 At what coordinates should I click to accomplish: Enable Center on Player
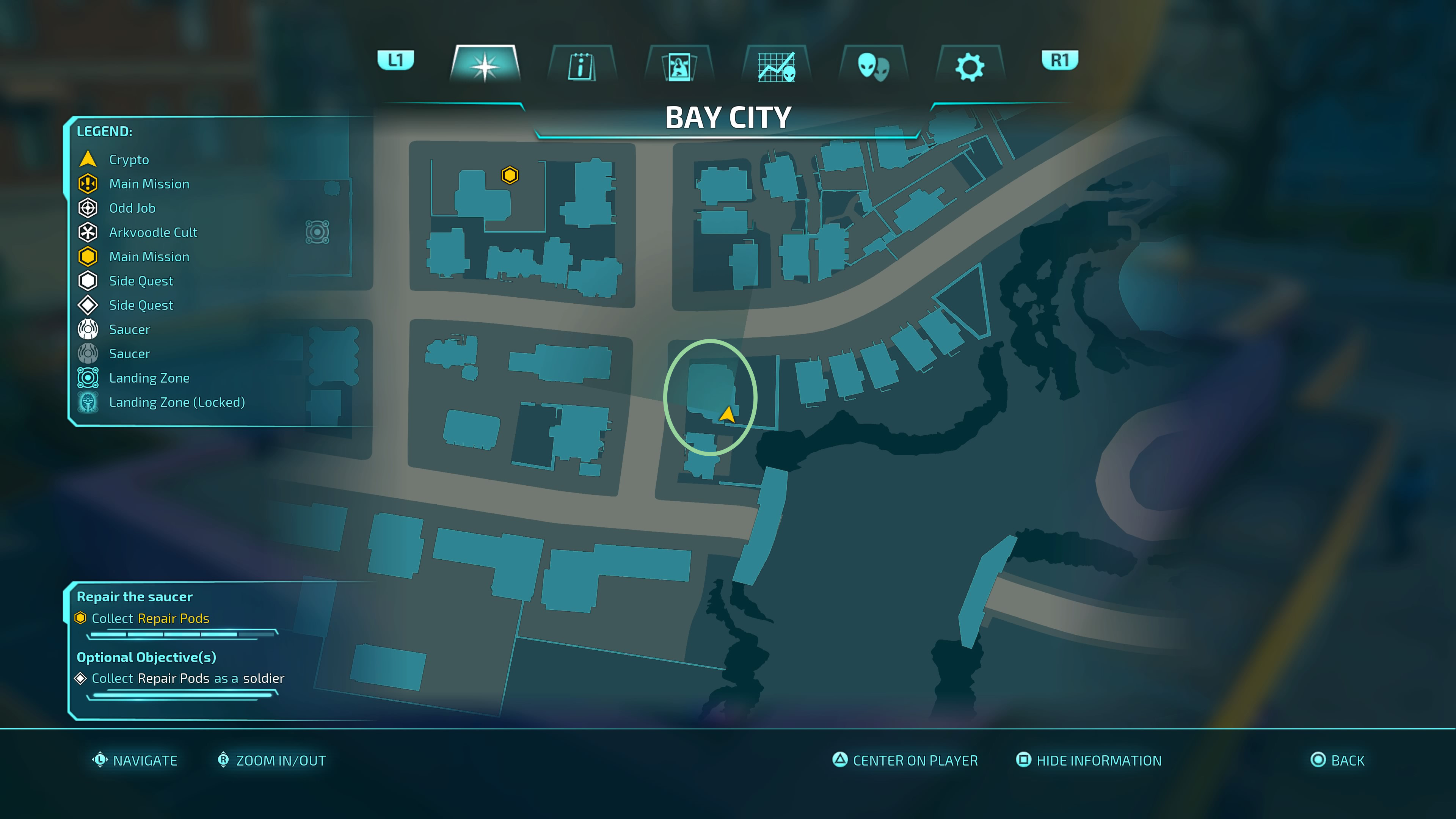click(x=907, y=760)
